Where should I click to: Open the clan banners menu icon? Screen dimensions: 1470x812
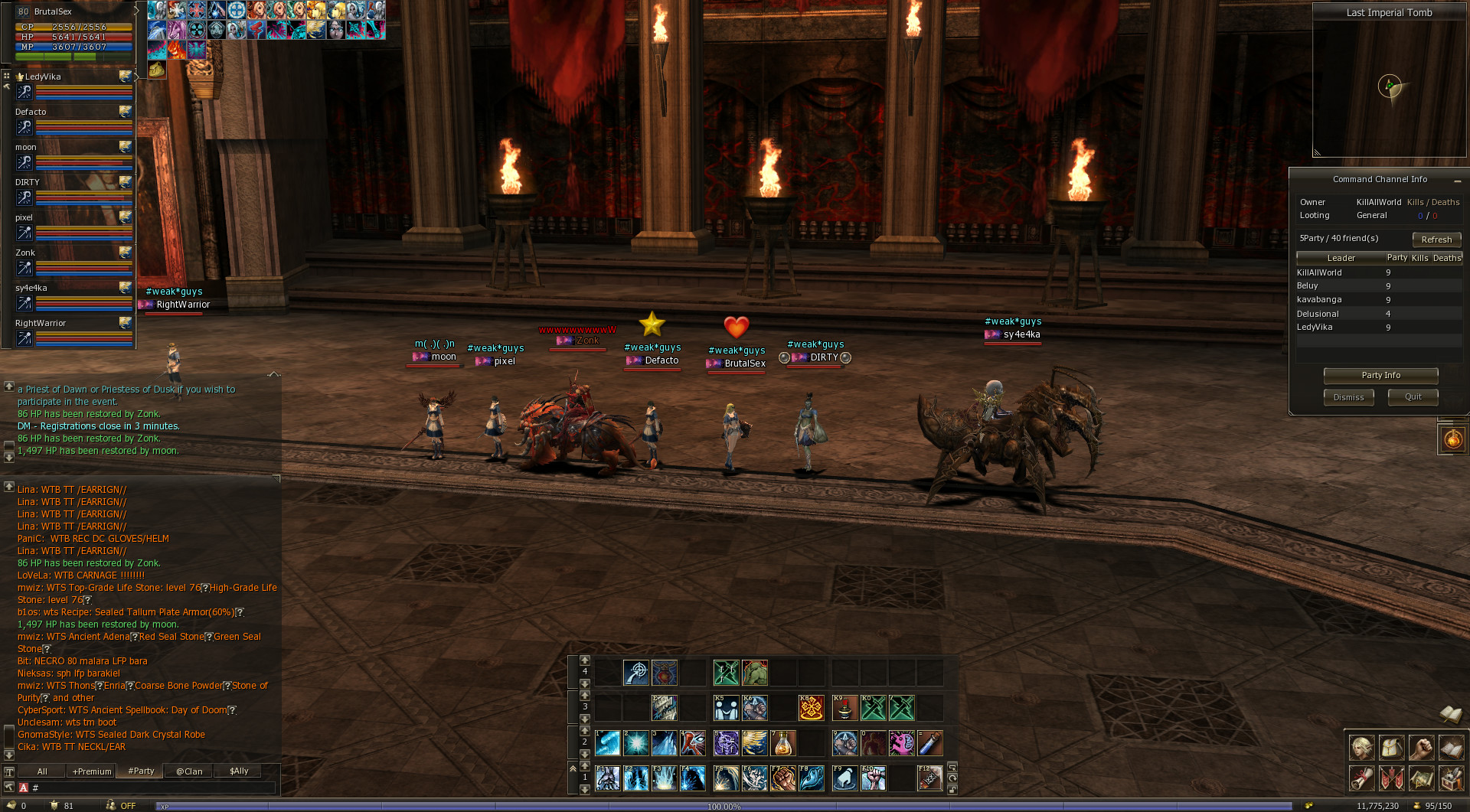pos(1391,778)
